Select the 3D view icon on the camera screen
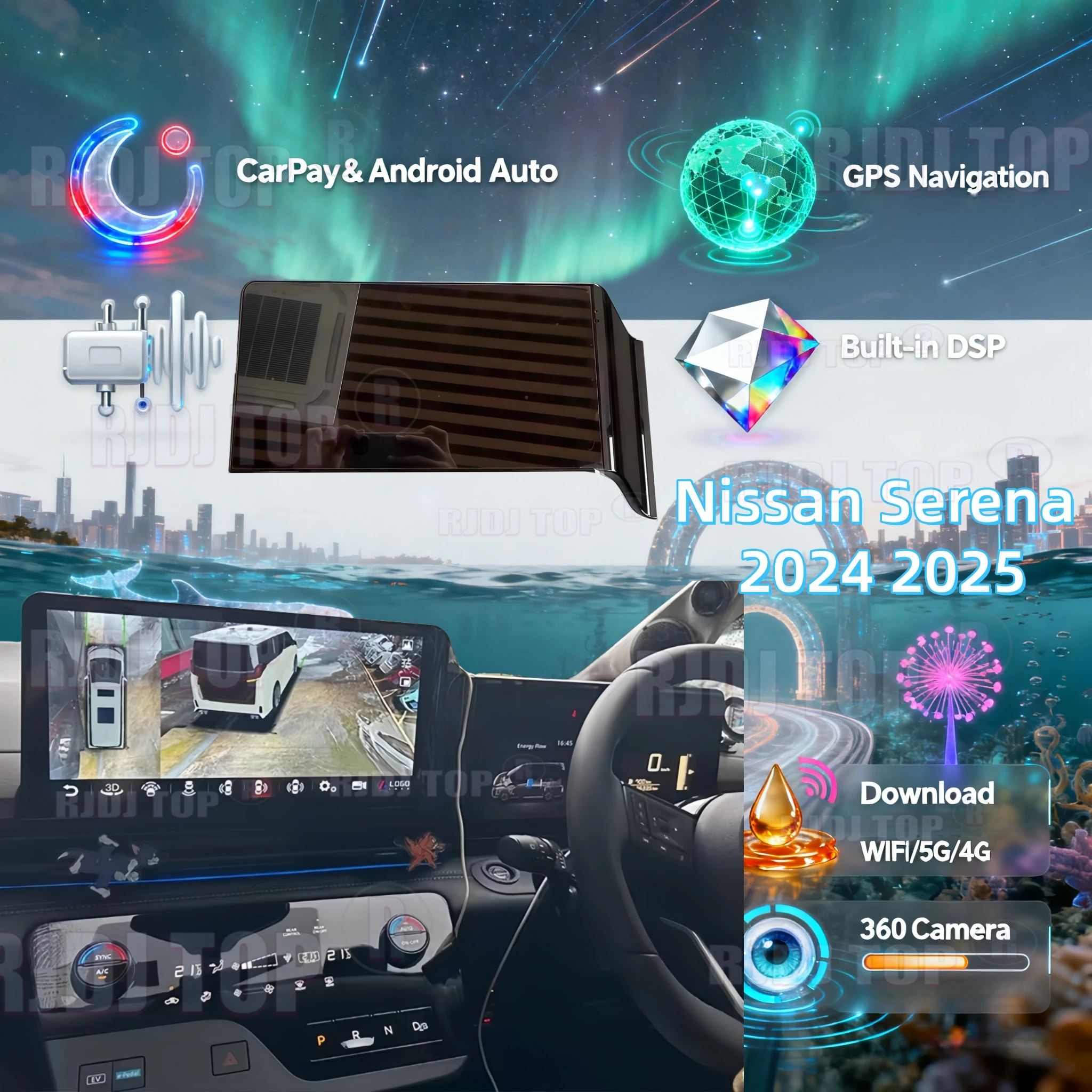Image resolution: width=1092 pixels, height=1092 pixels. (x=113, y=789)
